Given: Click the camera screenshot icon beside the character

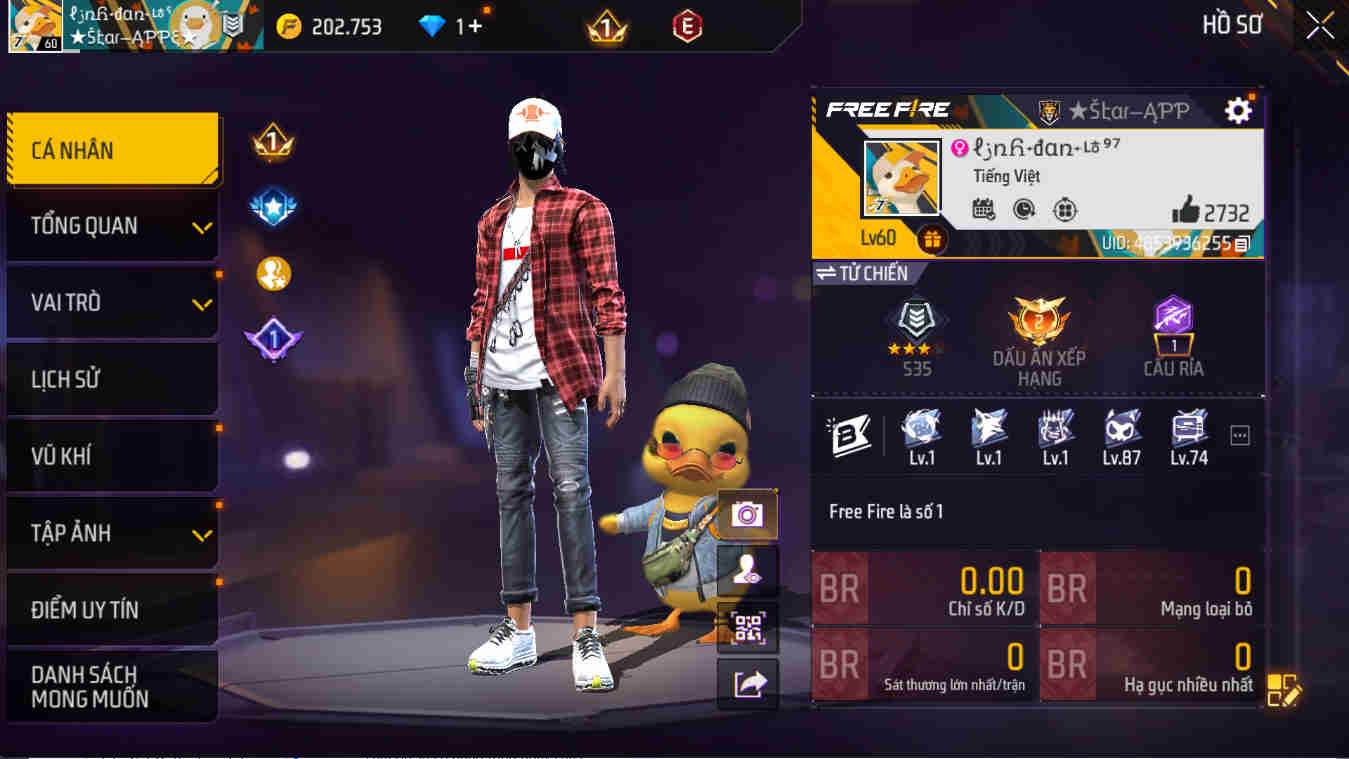Looking at the screenshot, I should point(747,515).
